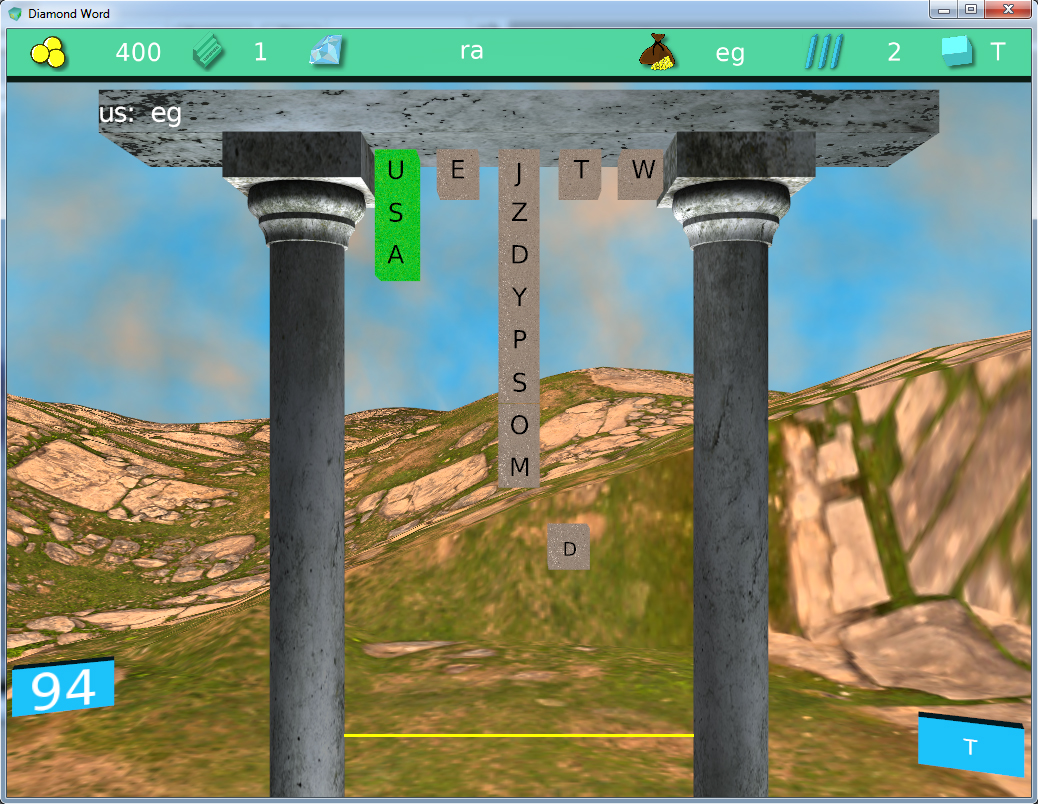Open the money bag icon
The height and width of the screenshot is (804, 1038).
(655, 52)
